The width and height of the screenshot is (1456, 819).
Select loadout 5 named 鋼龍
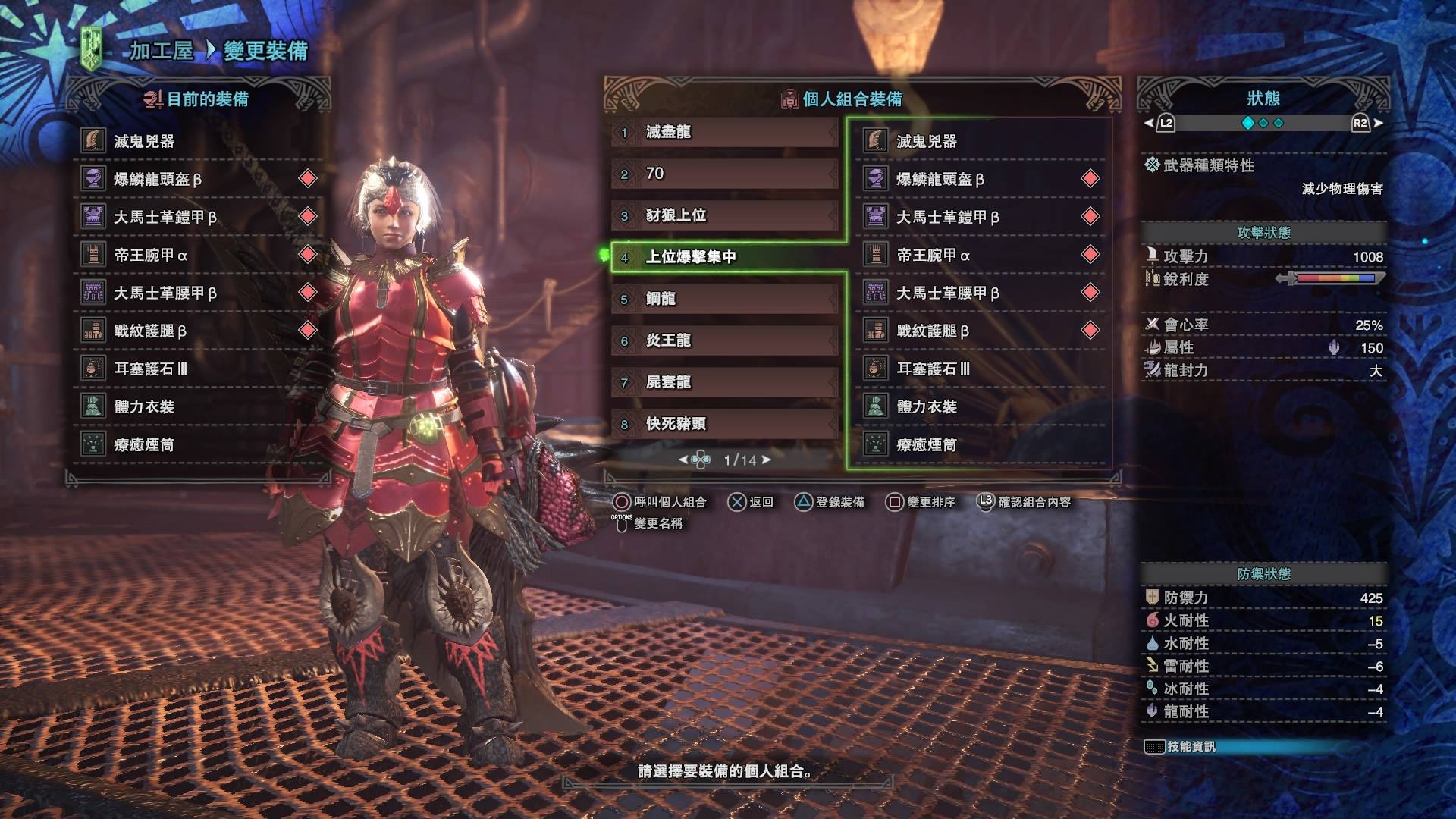(720, 299)
